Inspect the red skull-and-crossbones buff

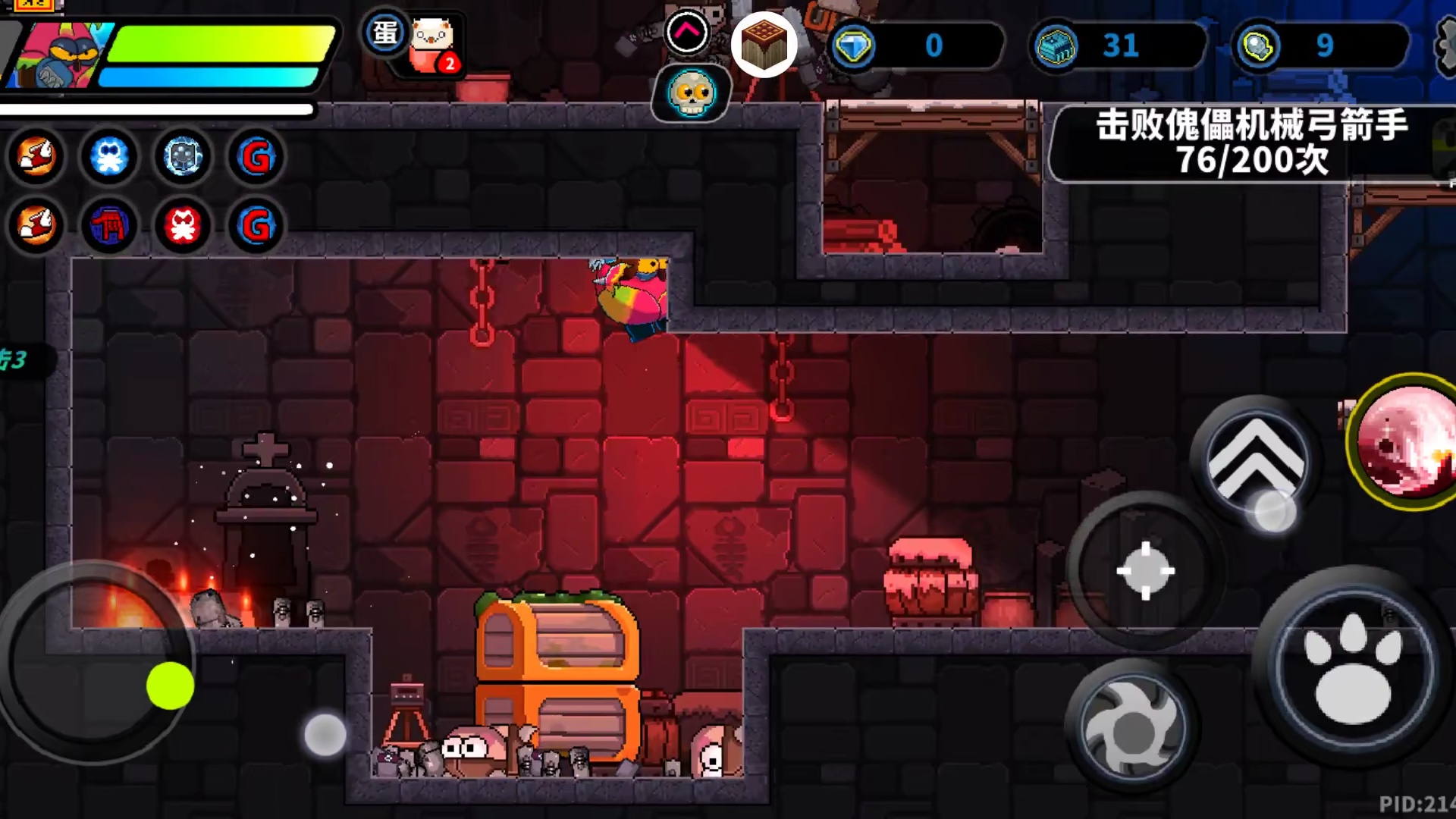[x=183, y=225]
